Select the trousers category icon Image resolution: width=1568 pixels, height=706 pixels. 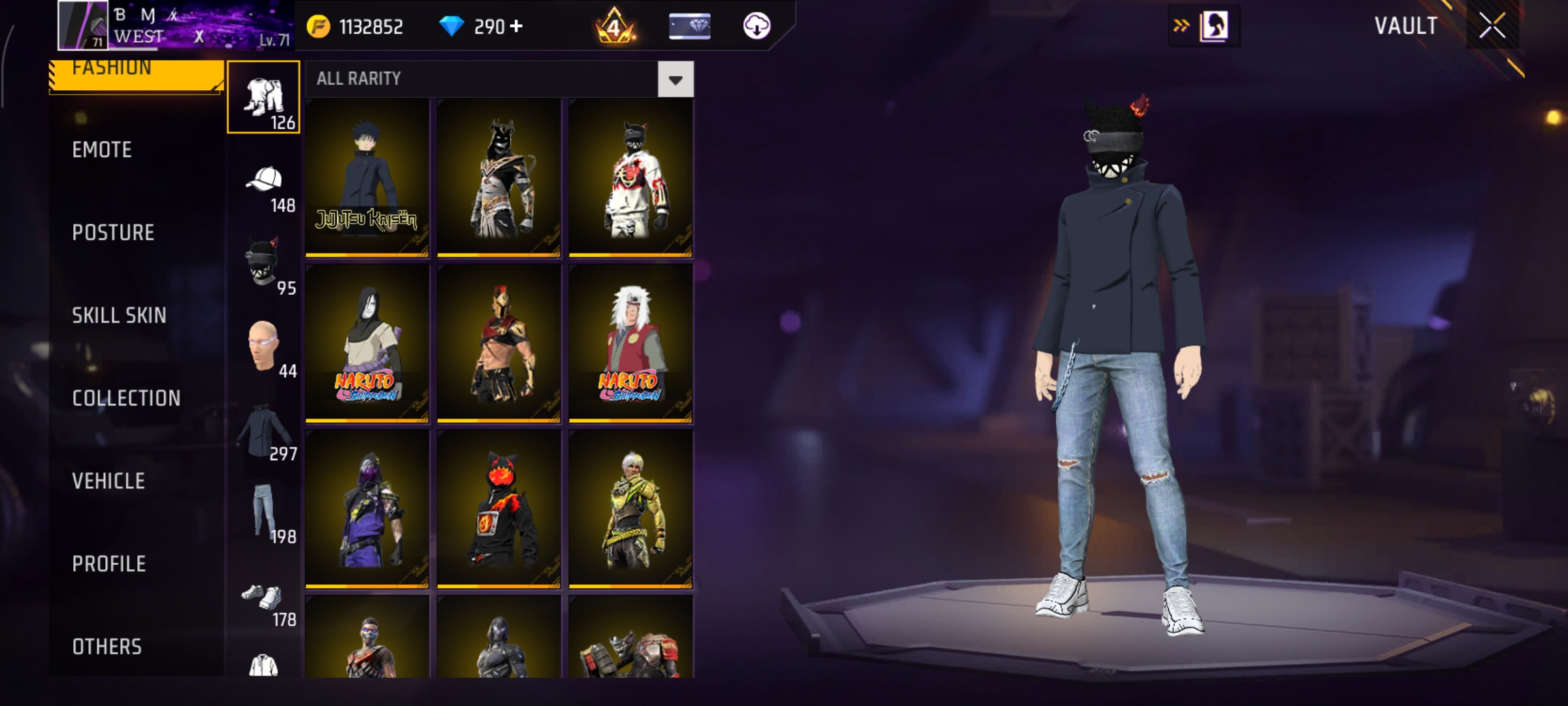263,98
